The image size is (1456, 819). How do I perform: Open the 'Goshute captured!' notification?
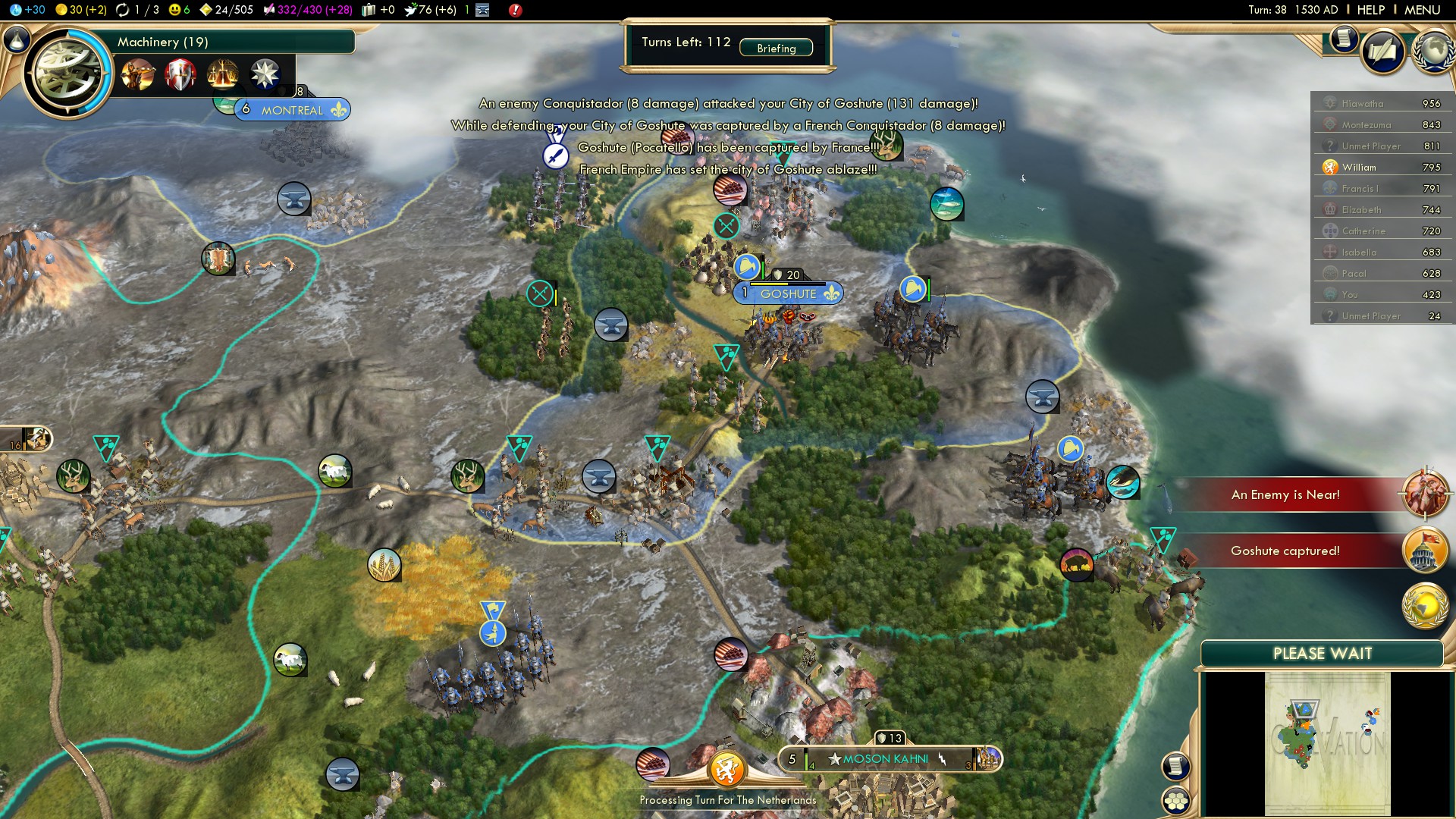(1285, 551)
